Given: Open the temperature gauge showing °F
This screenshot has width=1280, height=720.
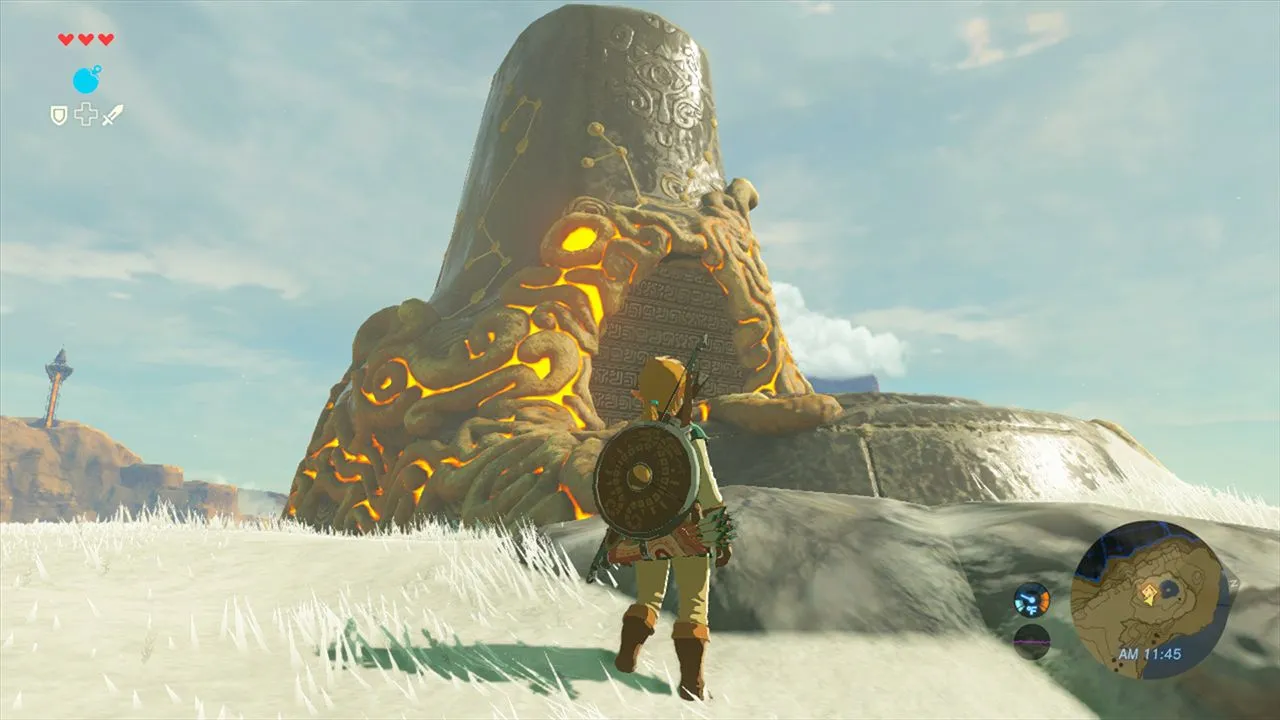Looking at the screenshot, I should coord(1030,600).
